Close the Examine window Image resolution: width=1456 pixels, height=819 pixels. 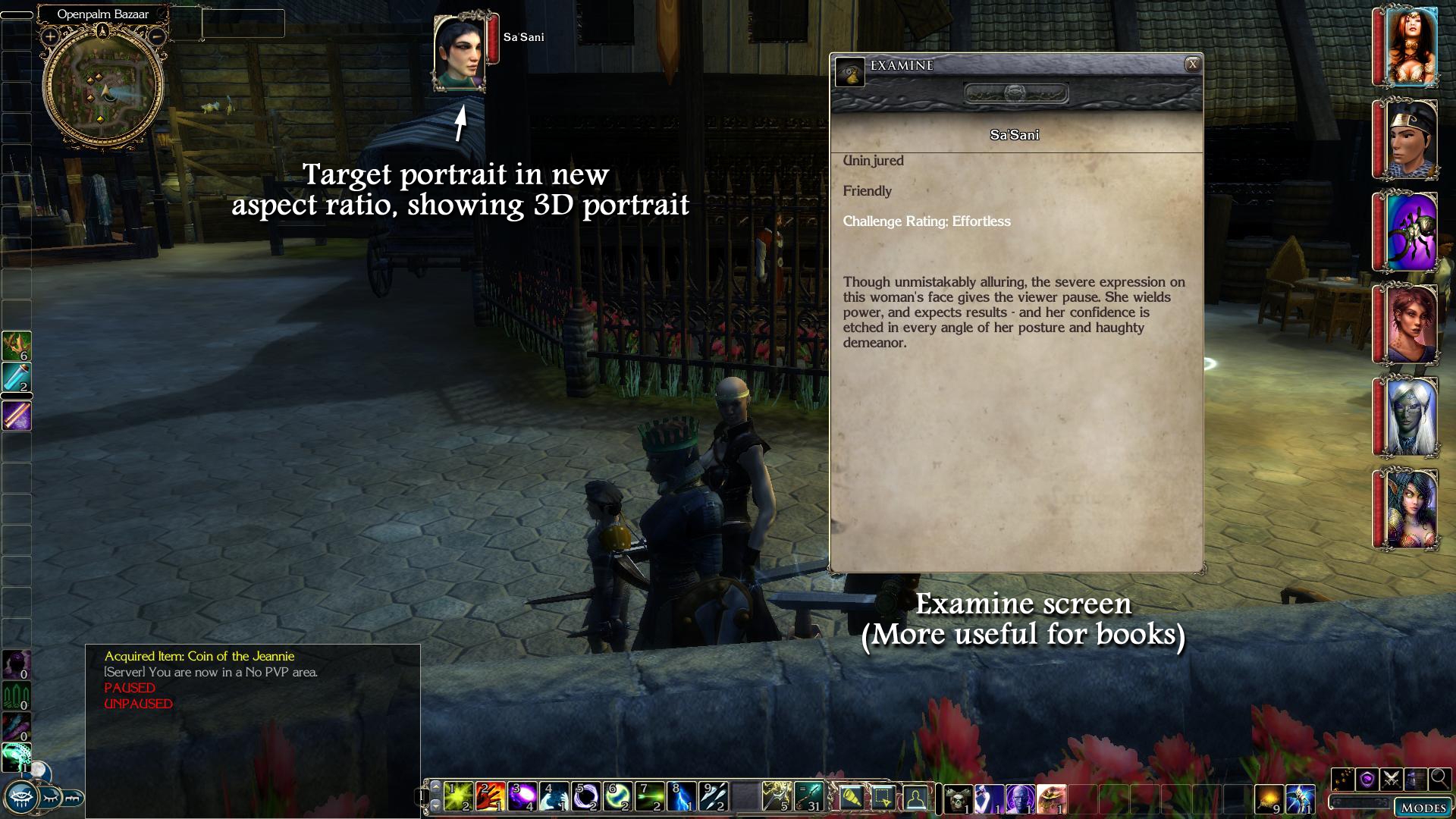pos(1192,64)
